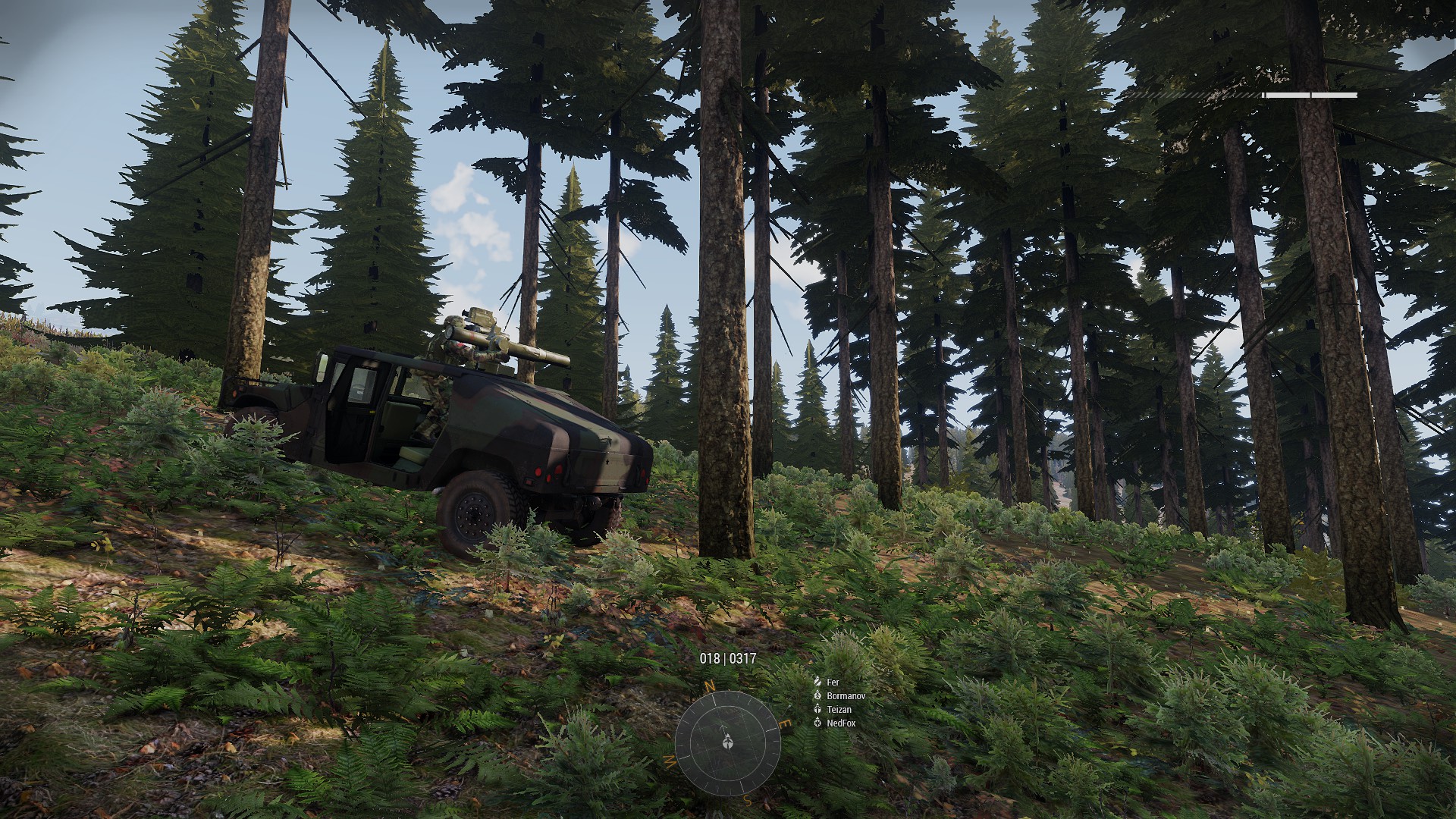Click the Fer teammate entry

(x=833, y=681)
